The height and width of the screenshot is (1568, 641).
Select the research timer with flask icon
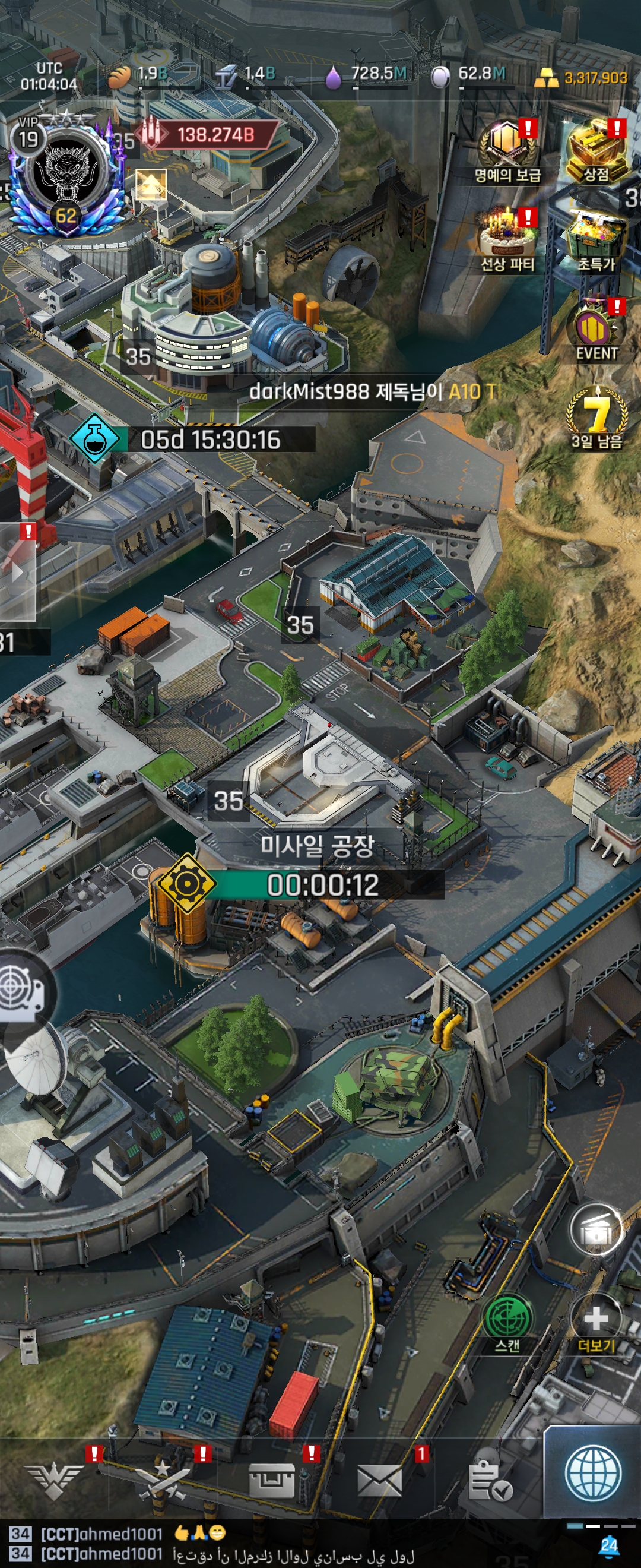tap(193, 439)
